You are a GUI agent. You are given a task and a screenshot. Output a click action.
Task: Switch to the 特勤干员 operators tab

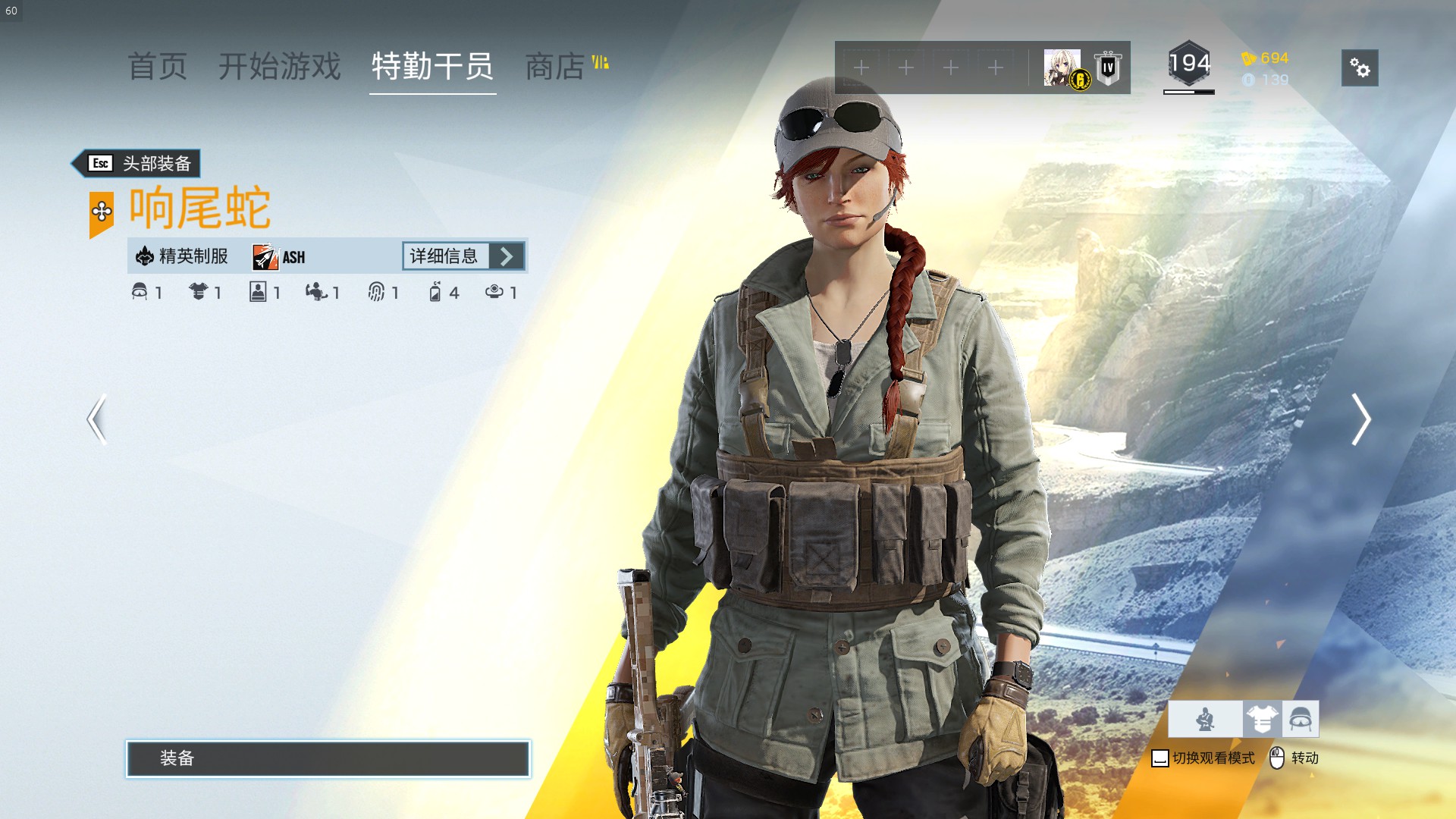(432, 67)
